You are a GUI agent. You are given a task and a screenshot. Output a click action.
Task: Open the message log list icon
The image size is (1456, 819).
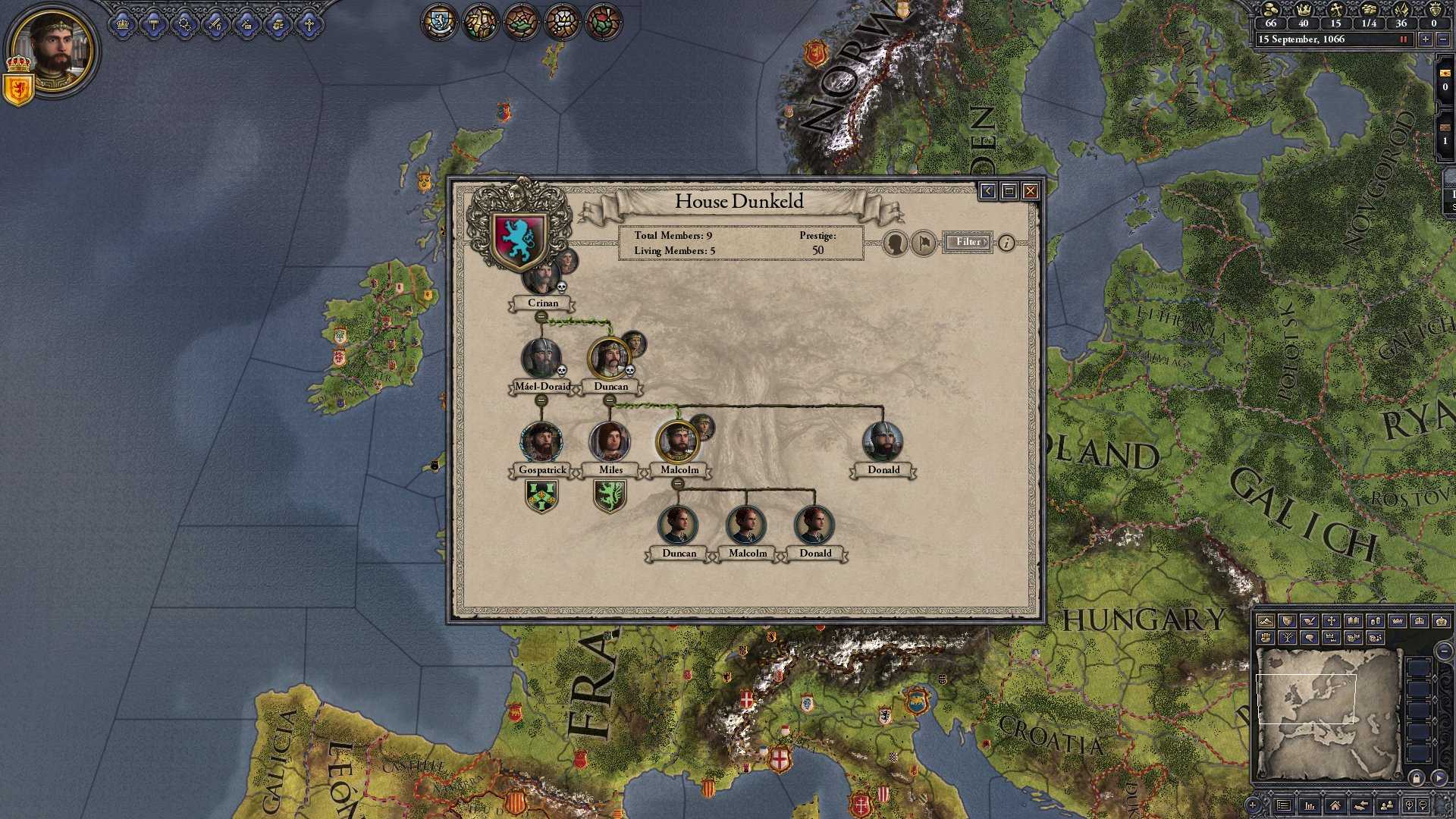tap(1283, 805)
